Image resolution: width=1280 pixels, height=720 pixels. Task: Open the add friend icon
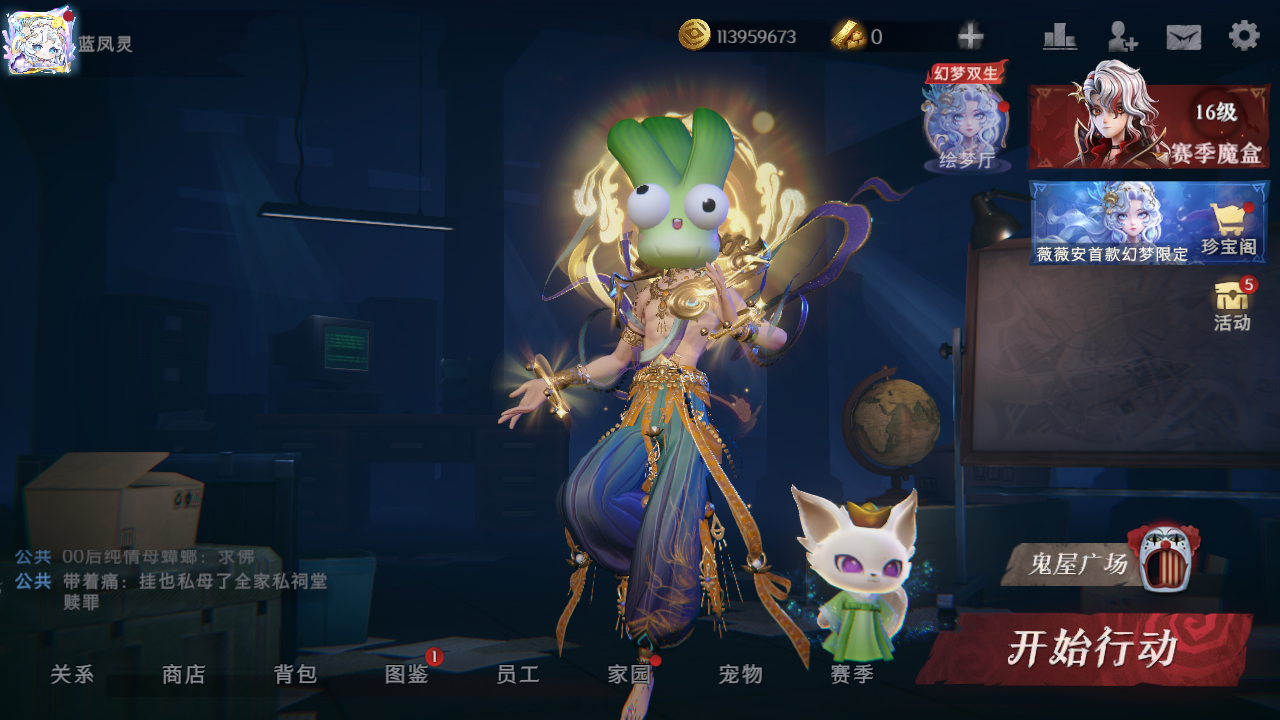[x=1122, y=37]
